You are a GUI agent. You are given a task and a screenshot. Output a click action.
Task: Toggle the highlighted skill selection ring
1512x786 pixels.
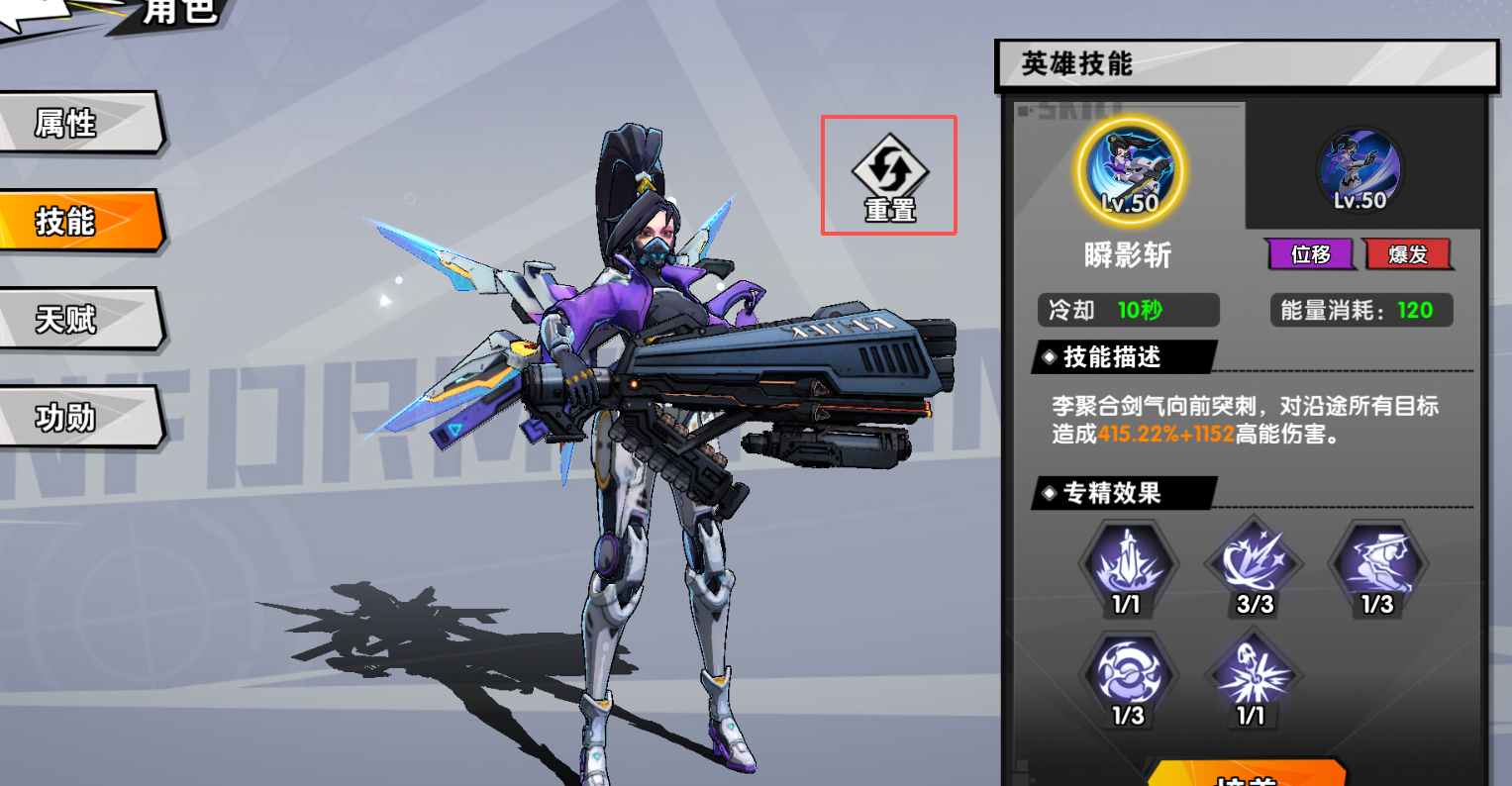coord(1129,170)
